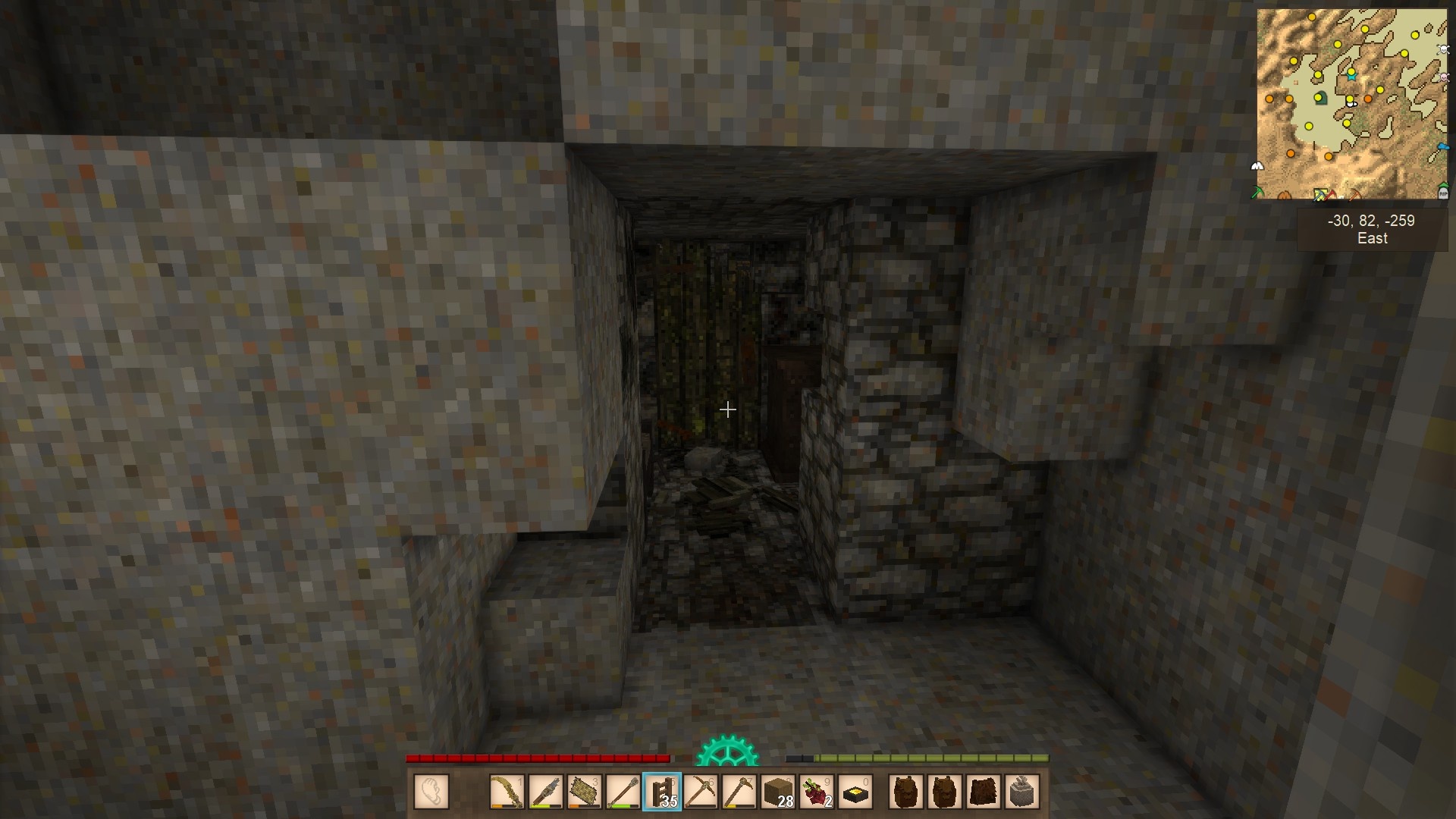Open the dark brown hide sack slot

(984, 792)
